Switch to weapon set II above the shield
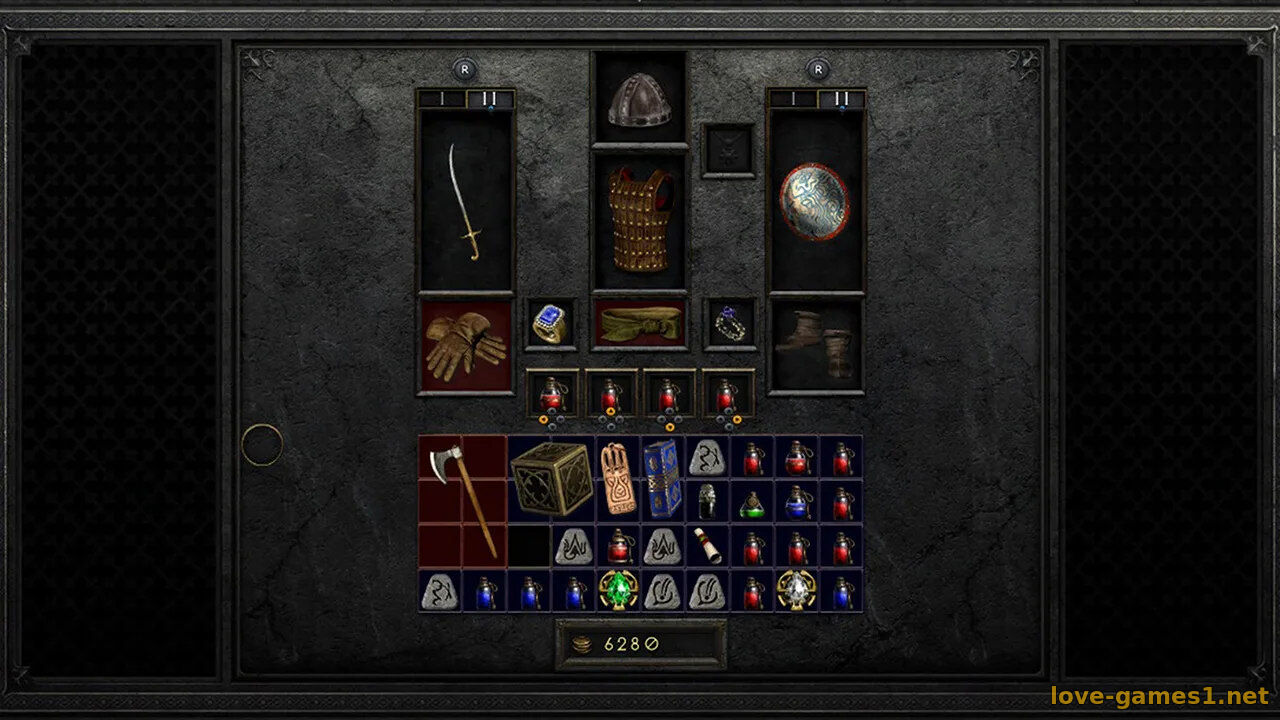 pos(841,99)
